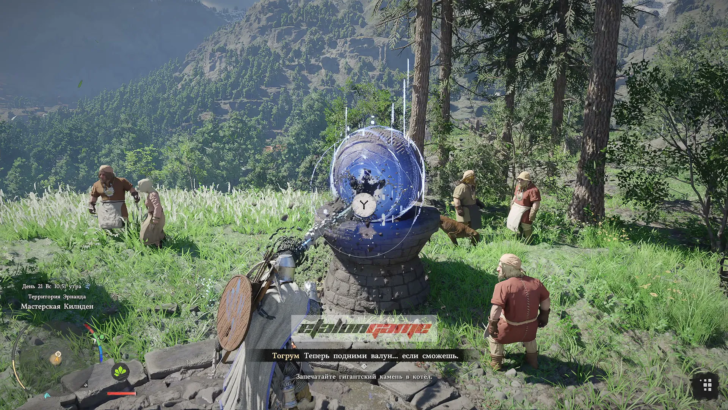Click the orange marker on the minimap

click(x=56, y=357)
